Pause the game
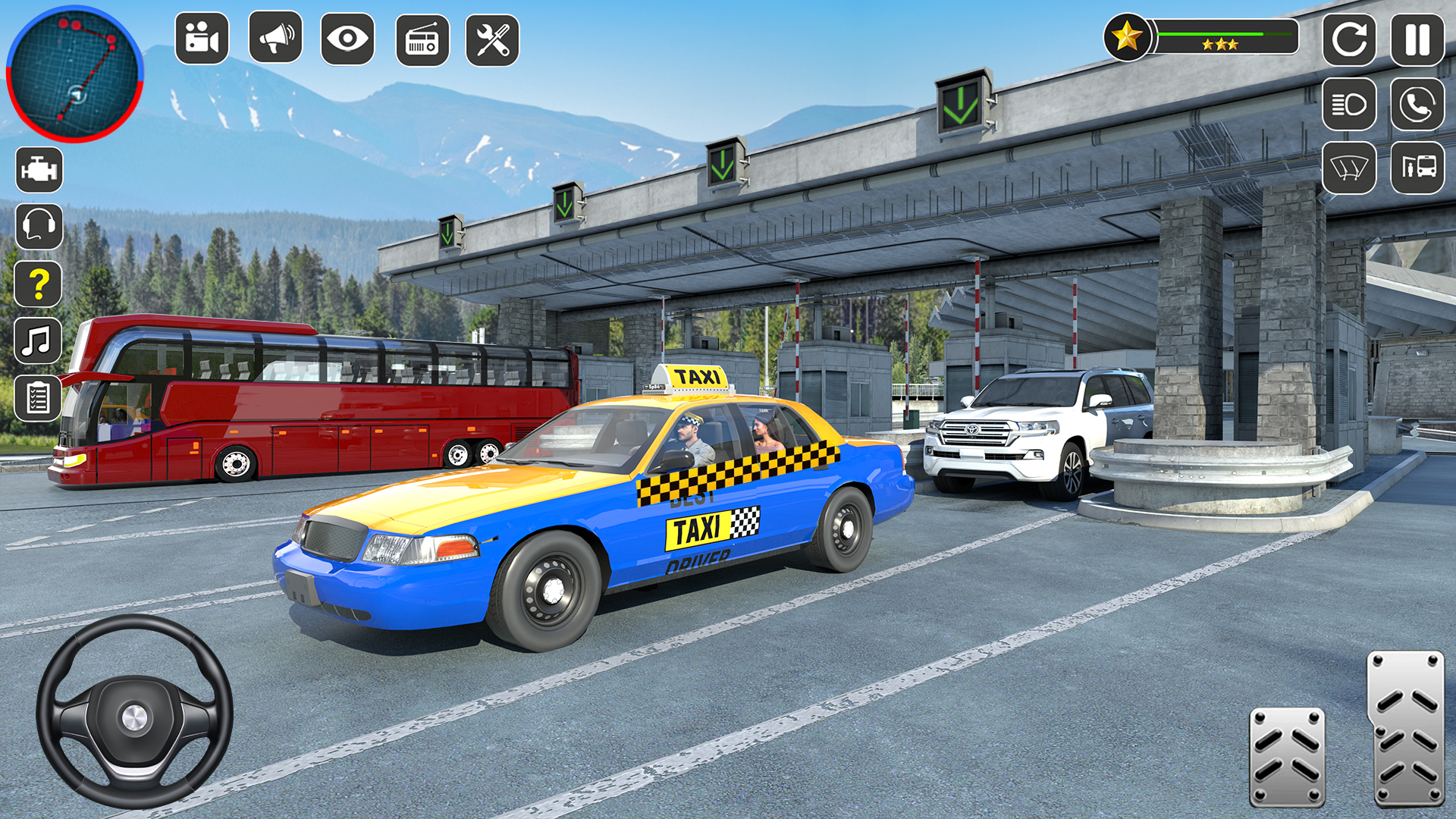Viewport: 1456px width, 819px height. coord(1417,39)
